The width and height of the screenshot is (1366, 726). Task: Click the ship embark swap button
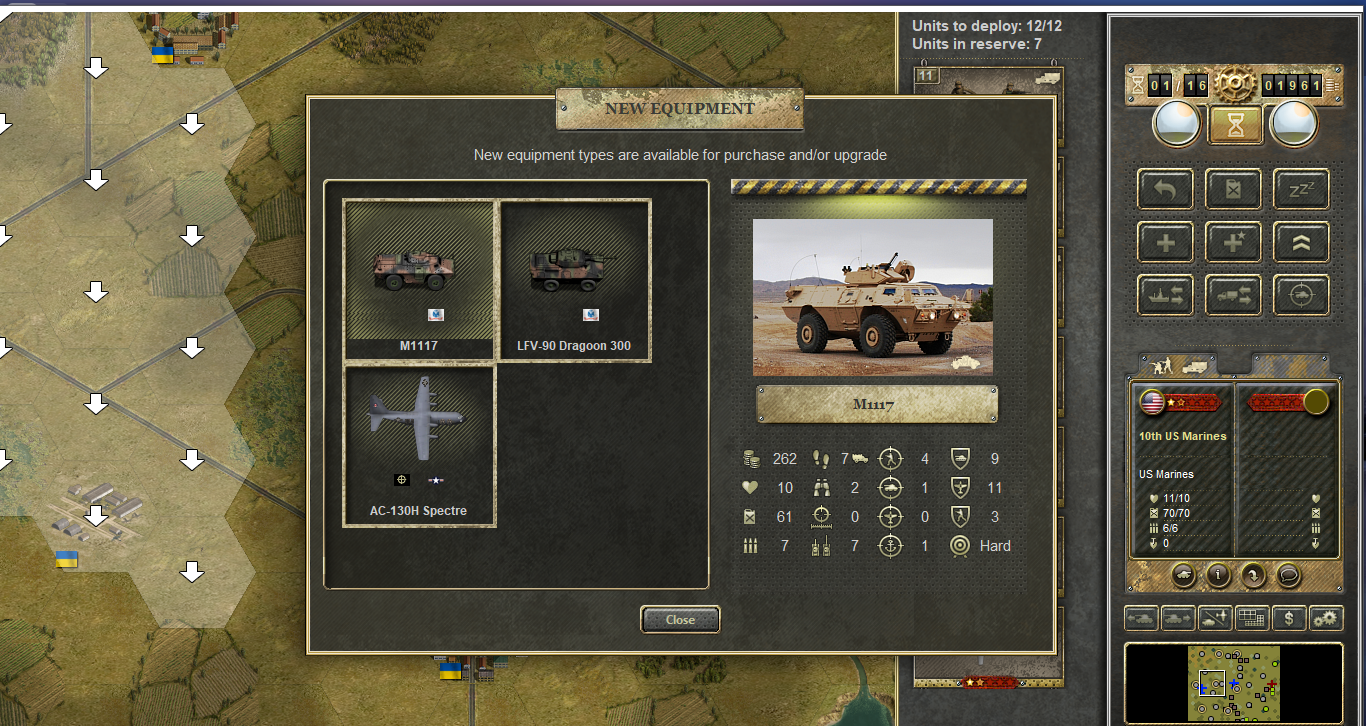[x=1166, y=295]
